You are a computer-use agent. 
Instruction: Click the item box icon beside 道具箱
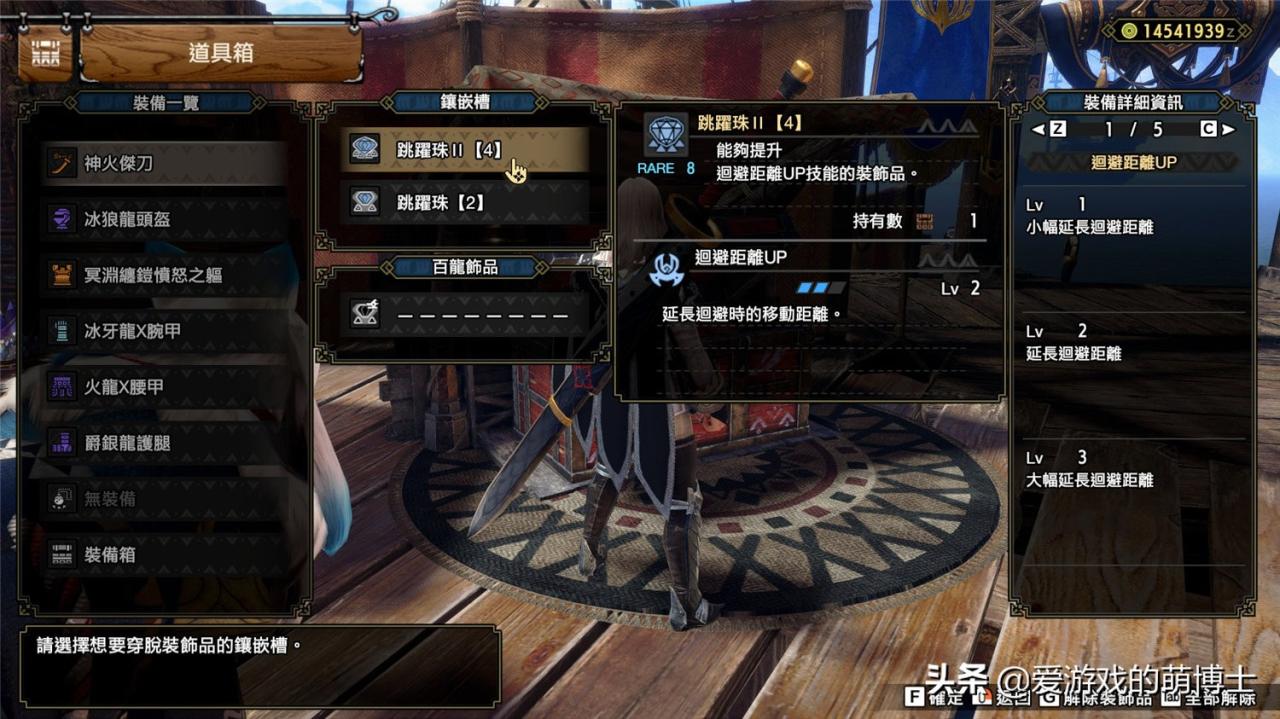(44, 53)
